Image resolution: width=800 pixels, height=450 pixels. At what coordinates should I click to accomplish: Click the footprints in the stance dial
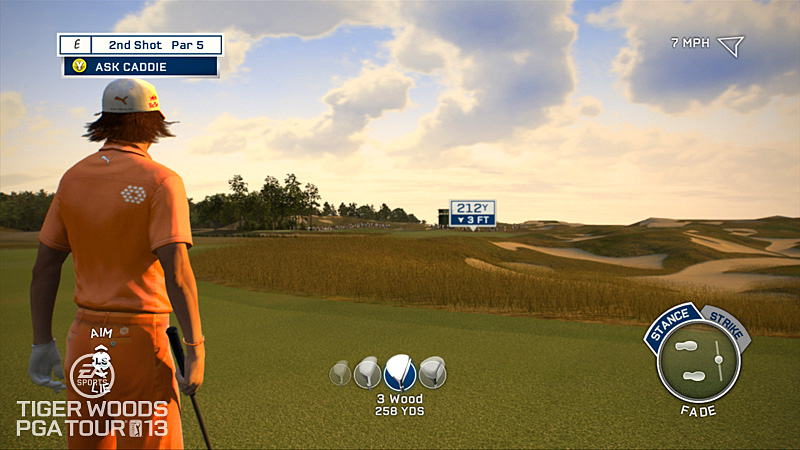click(x=688, y=361)
